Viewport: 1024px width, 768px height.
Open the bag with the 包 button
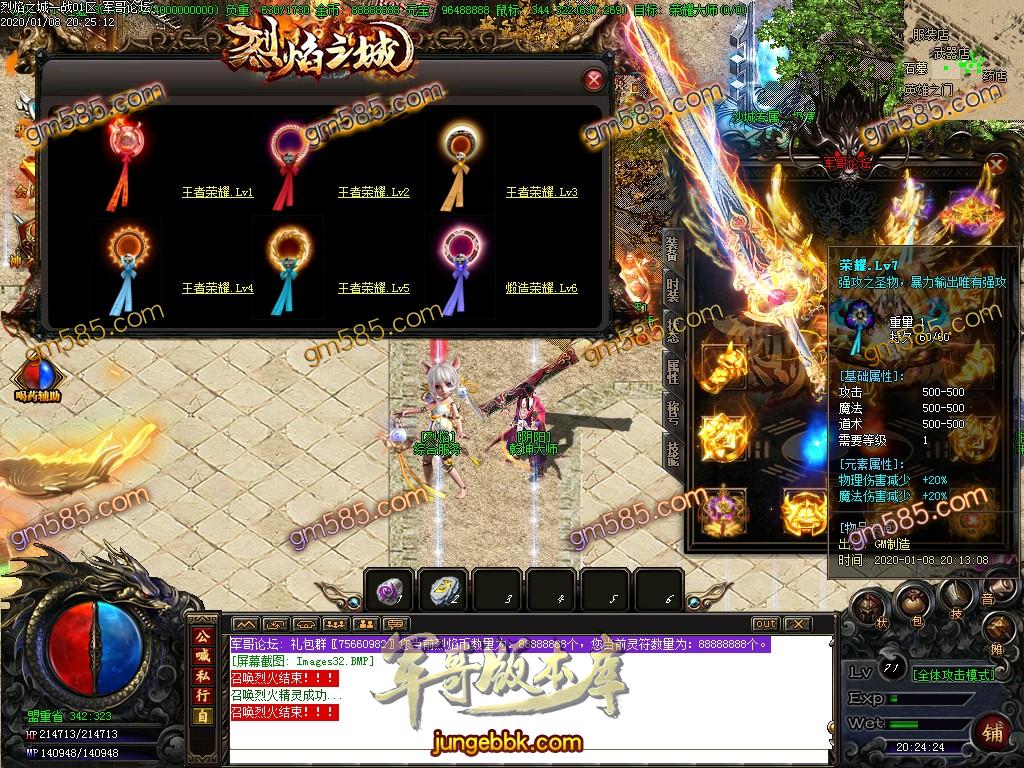[911, 601]
